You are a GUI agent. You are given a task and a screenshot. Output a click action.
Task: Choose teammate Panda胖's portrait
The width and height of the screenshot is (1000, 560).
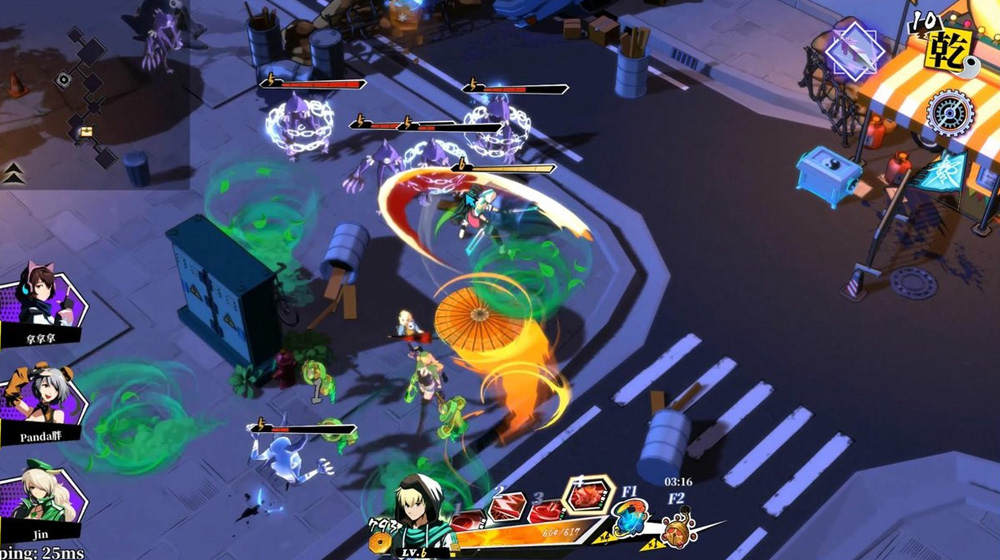[45, 397]
